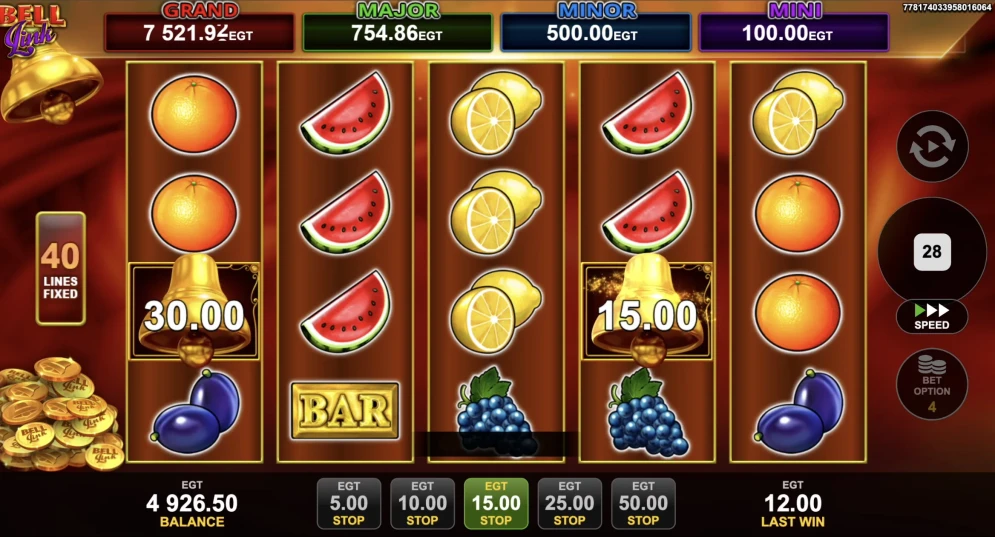Pick the 25.00 EGT bet button

569,503
